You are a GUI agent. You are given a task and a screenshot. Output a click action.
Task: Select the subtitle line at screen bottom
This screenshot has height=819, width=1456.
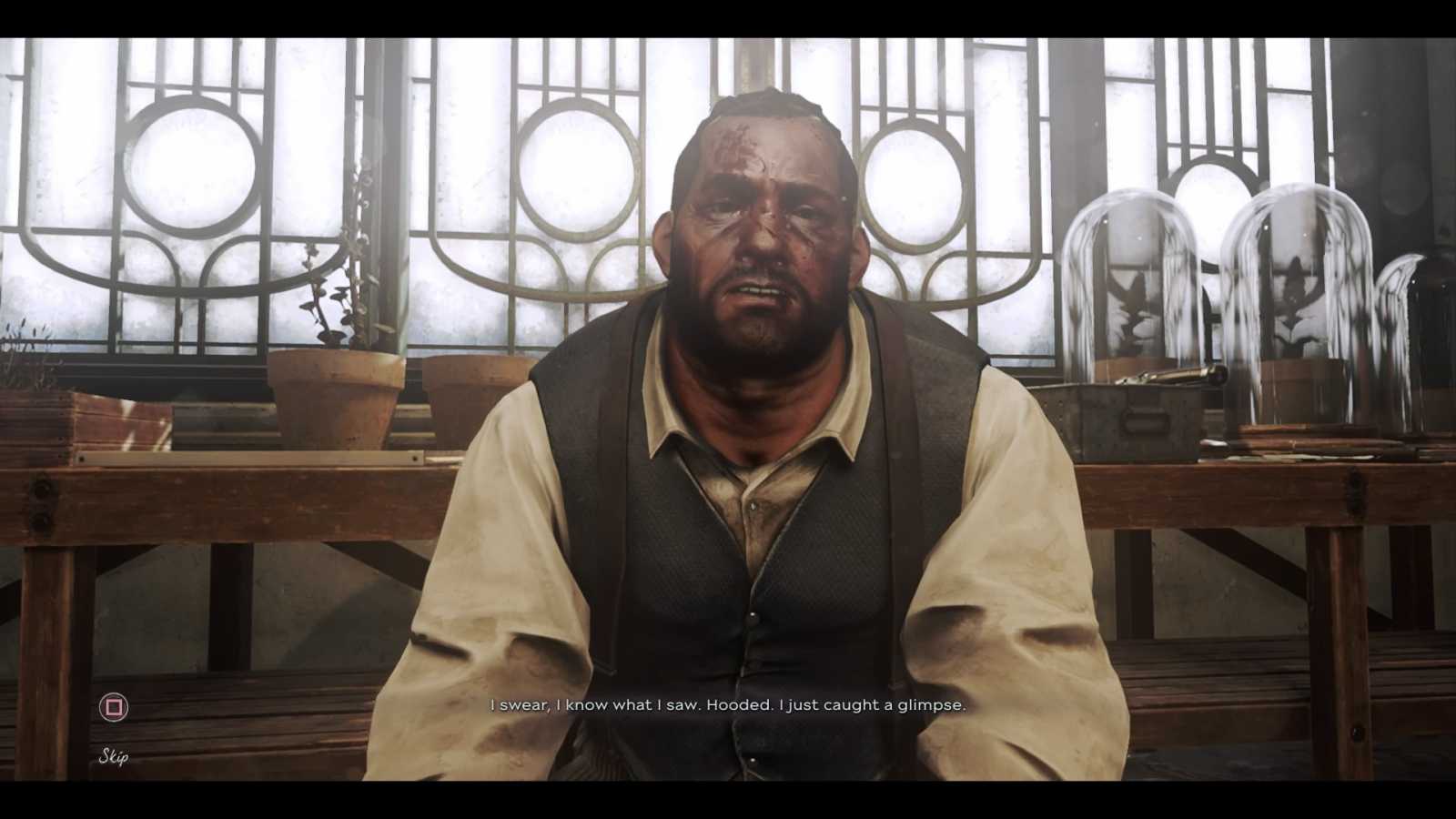728,704
